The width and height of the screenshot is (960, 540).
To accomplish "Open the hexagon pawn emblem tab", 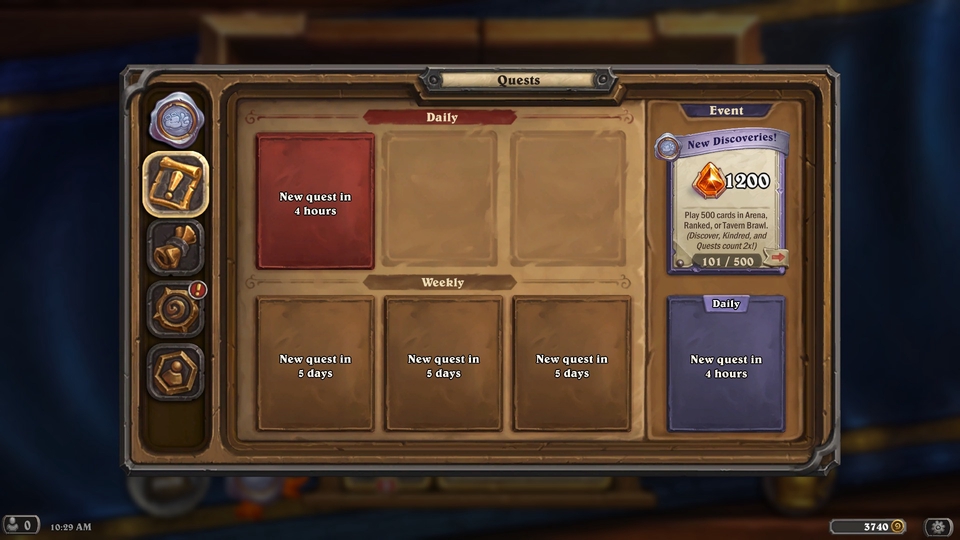I will [176, 371].
